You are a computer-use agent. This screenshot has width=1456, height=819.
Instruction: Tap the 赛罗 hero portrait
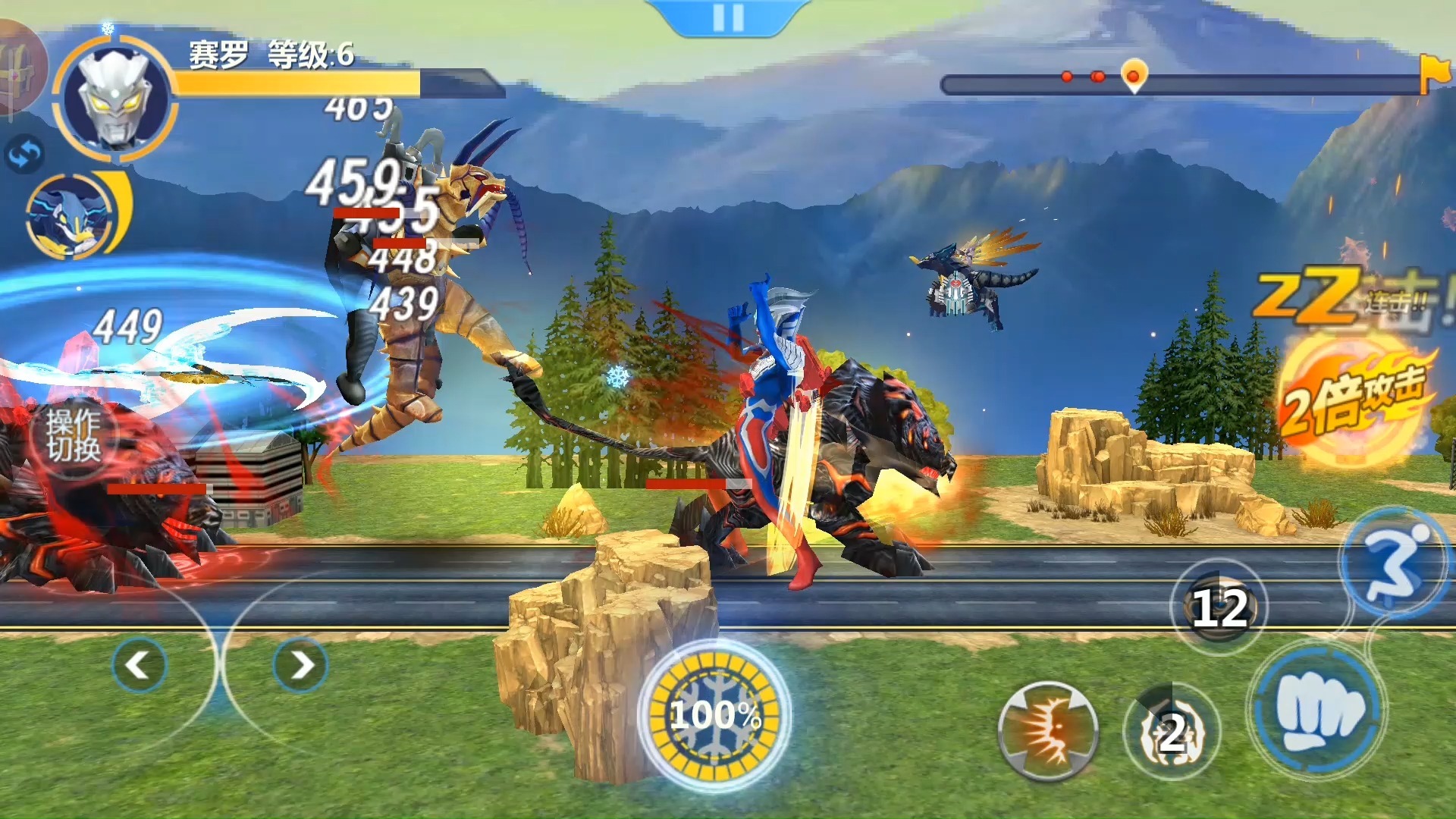[x=115, y=97]
